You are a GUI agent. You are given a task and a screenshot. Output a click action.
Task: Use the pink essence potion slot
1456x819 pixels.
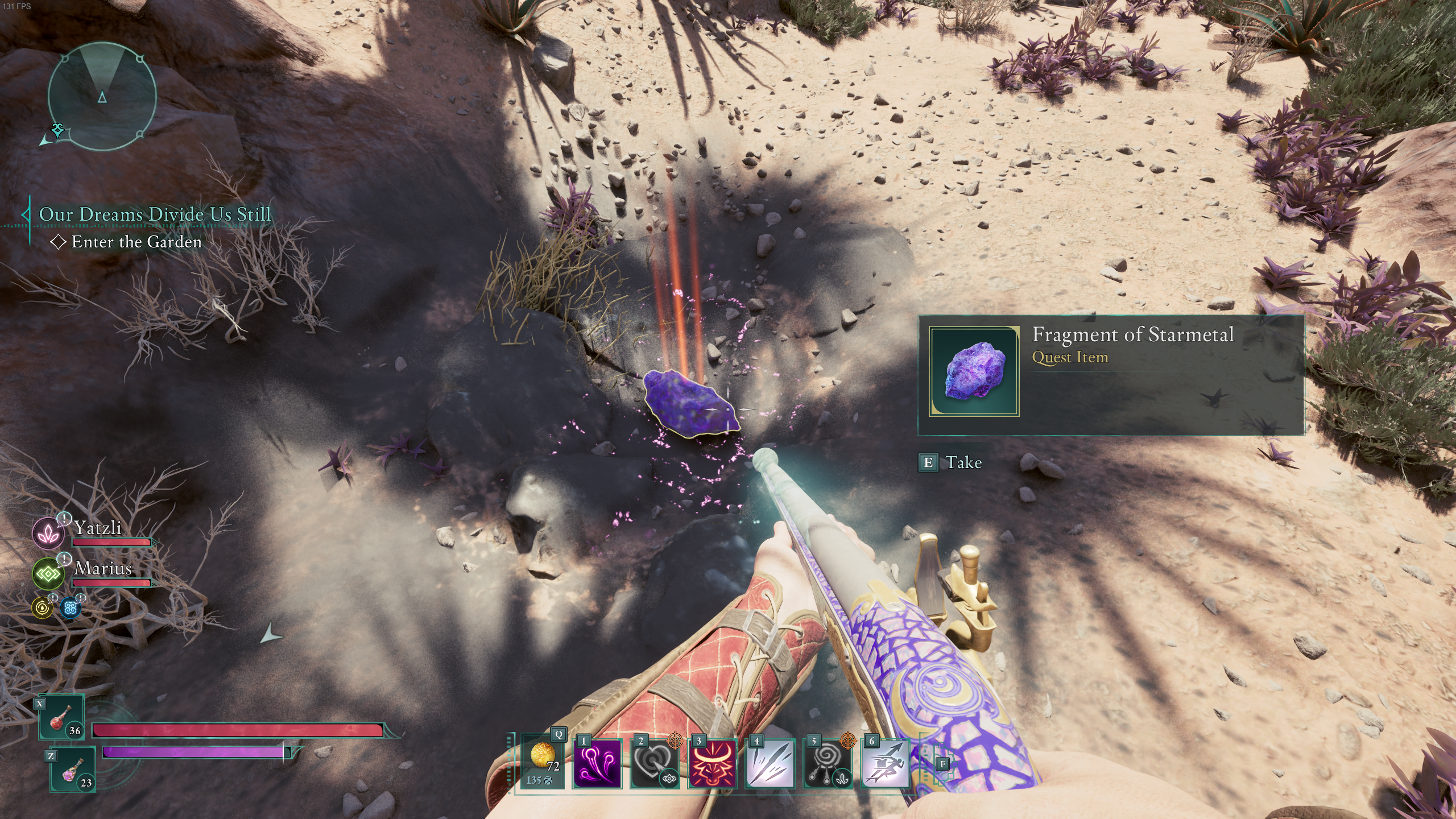click(x=73, y=769)
